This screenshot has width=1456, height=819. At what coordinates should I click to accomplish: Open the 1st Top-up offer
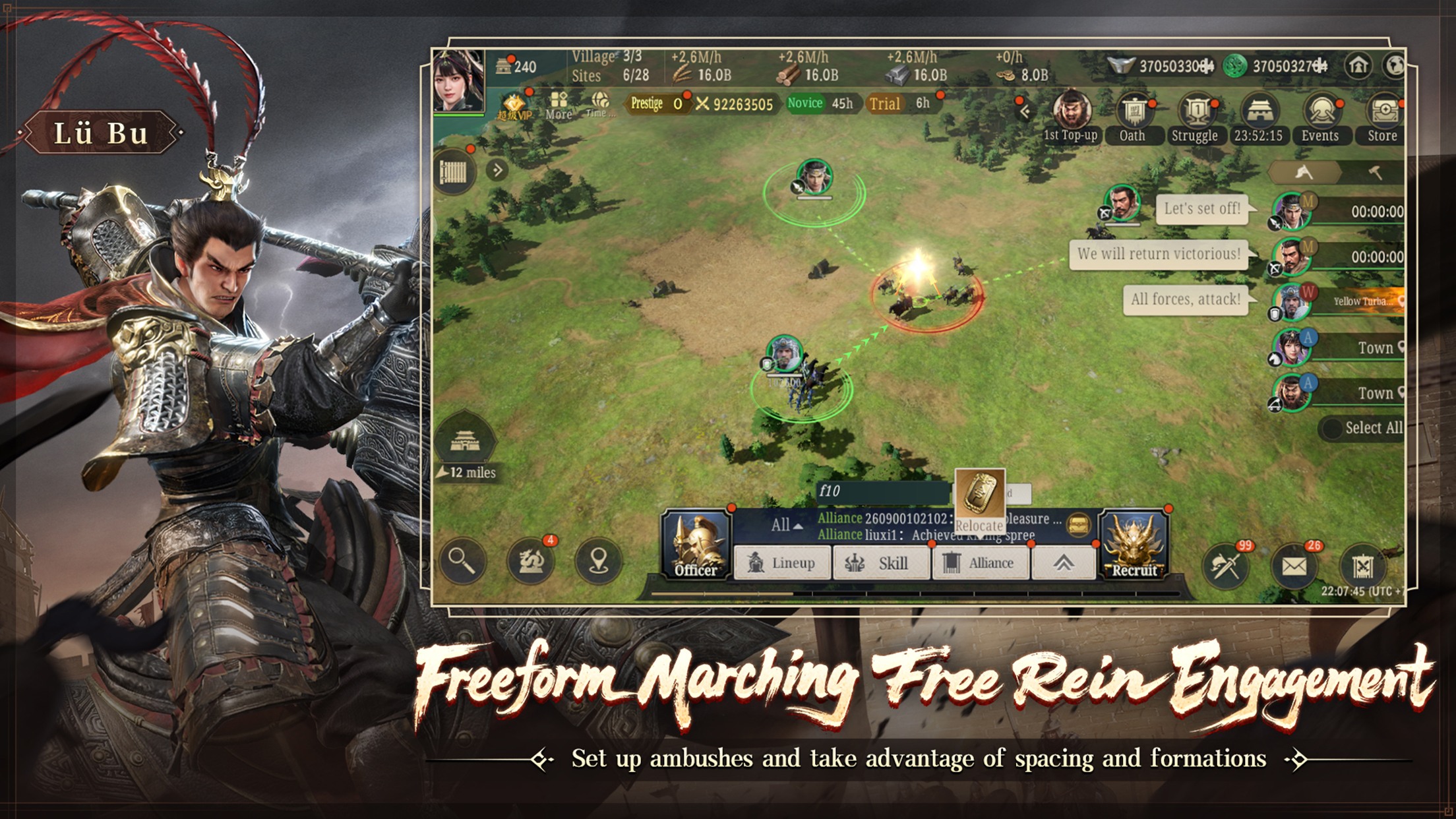[x=1069, y=113]
